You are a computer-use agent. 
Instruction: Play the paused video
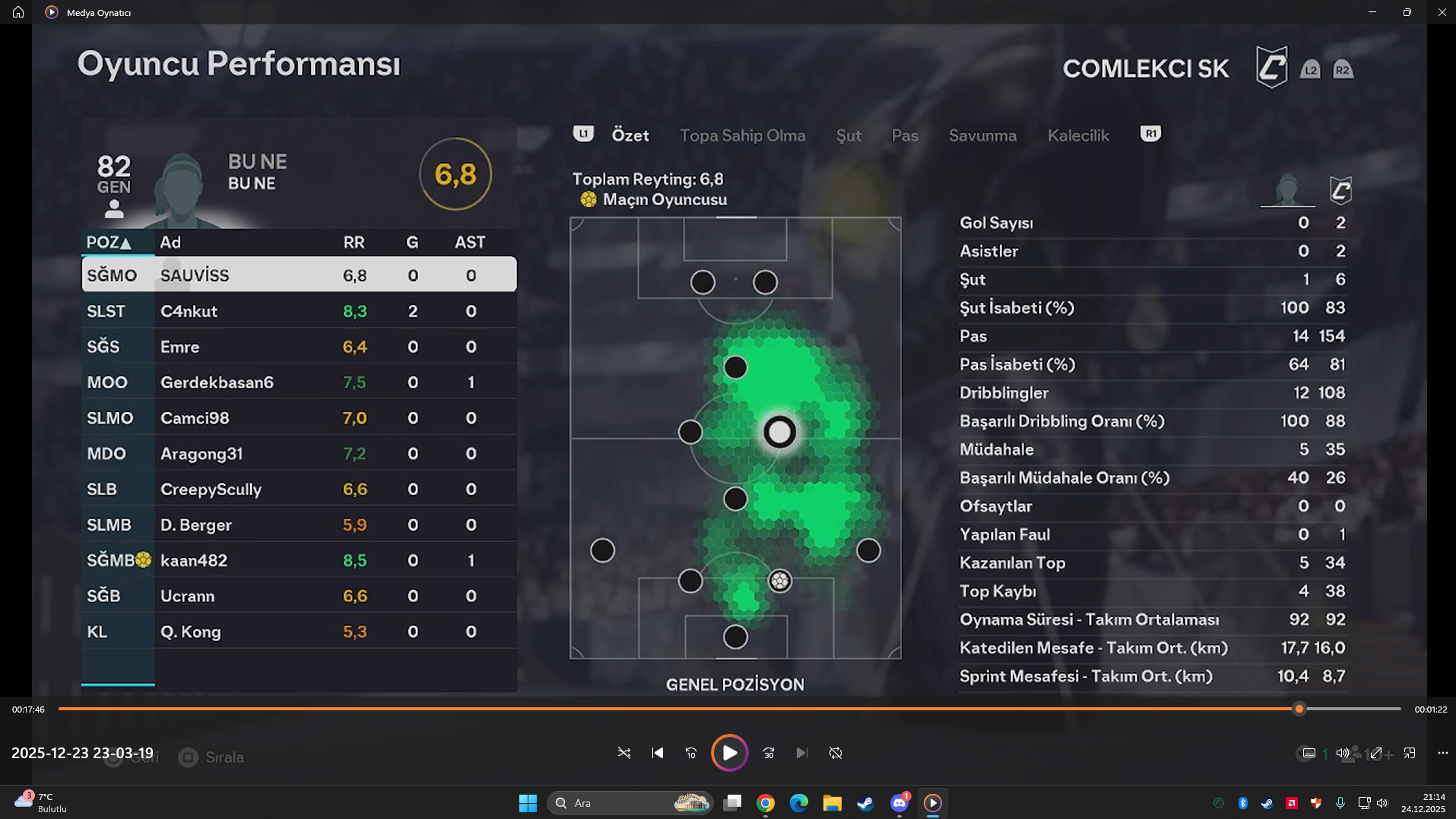pos(729,753)
